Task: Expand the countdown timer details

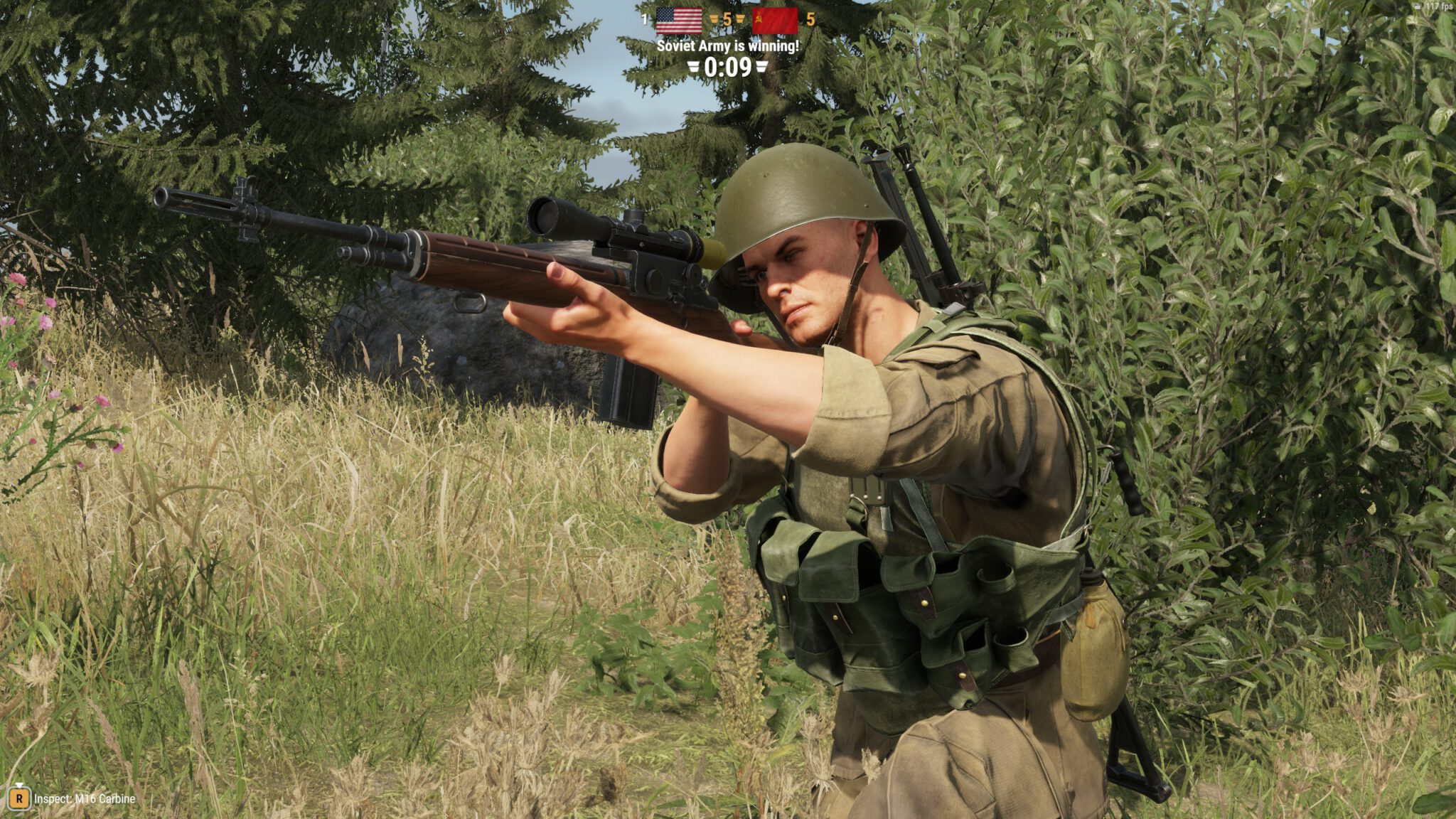Action: point(727,67)
